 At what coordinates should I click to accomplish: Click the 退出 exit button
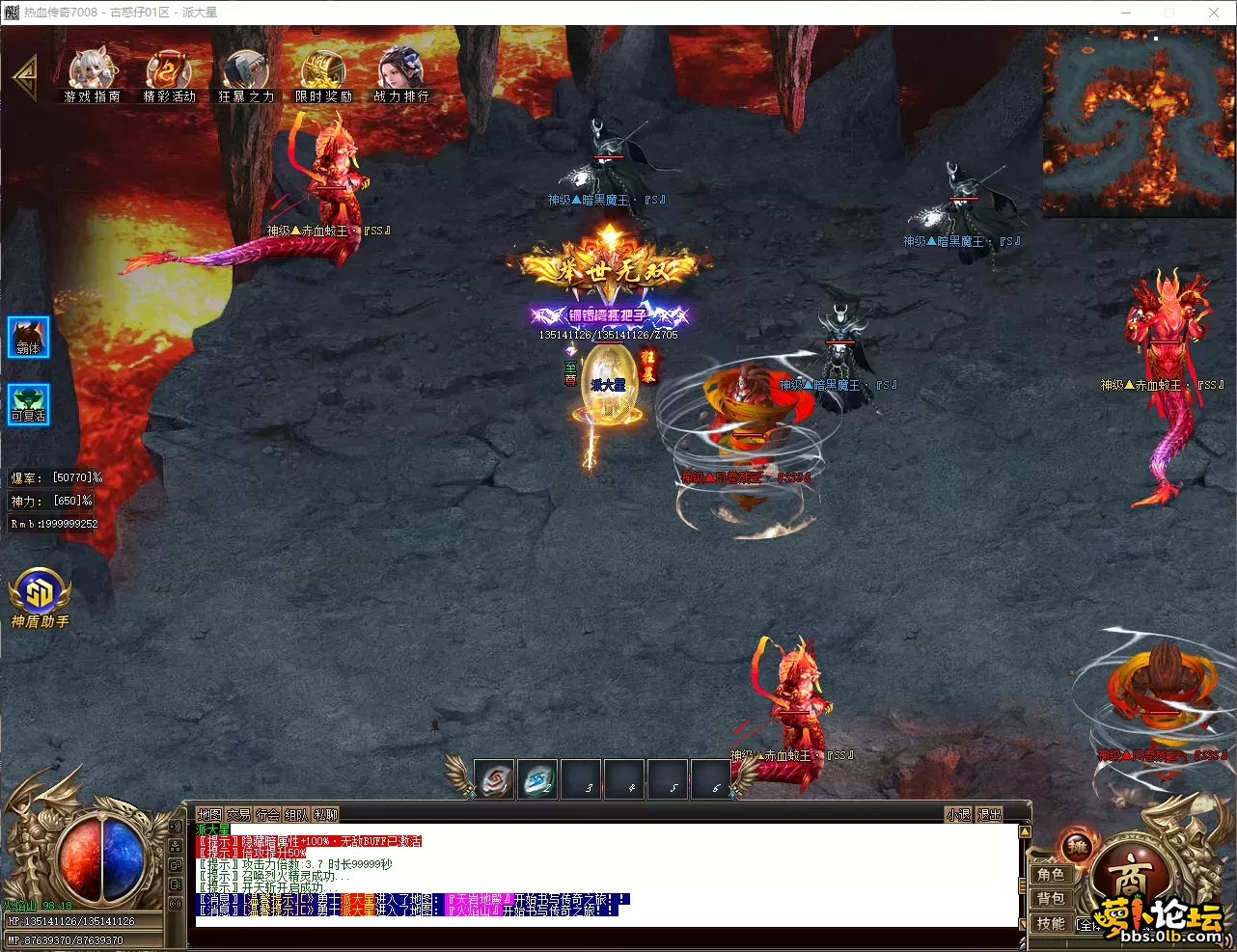989,815
